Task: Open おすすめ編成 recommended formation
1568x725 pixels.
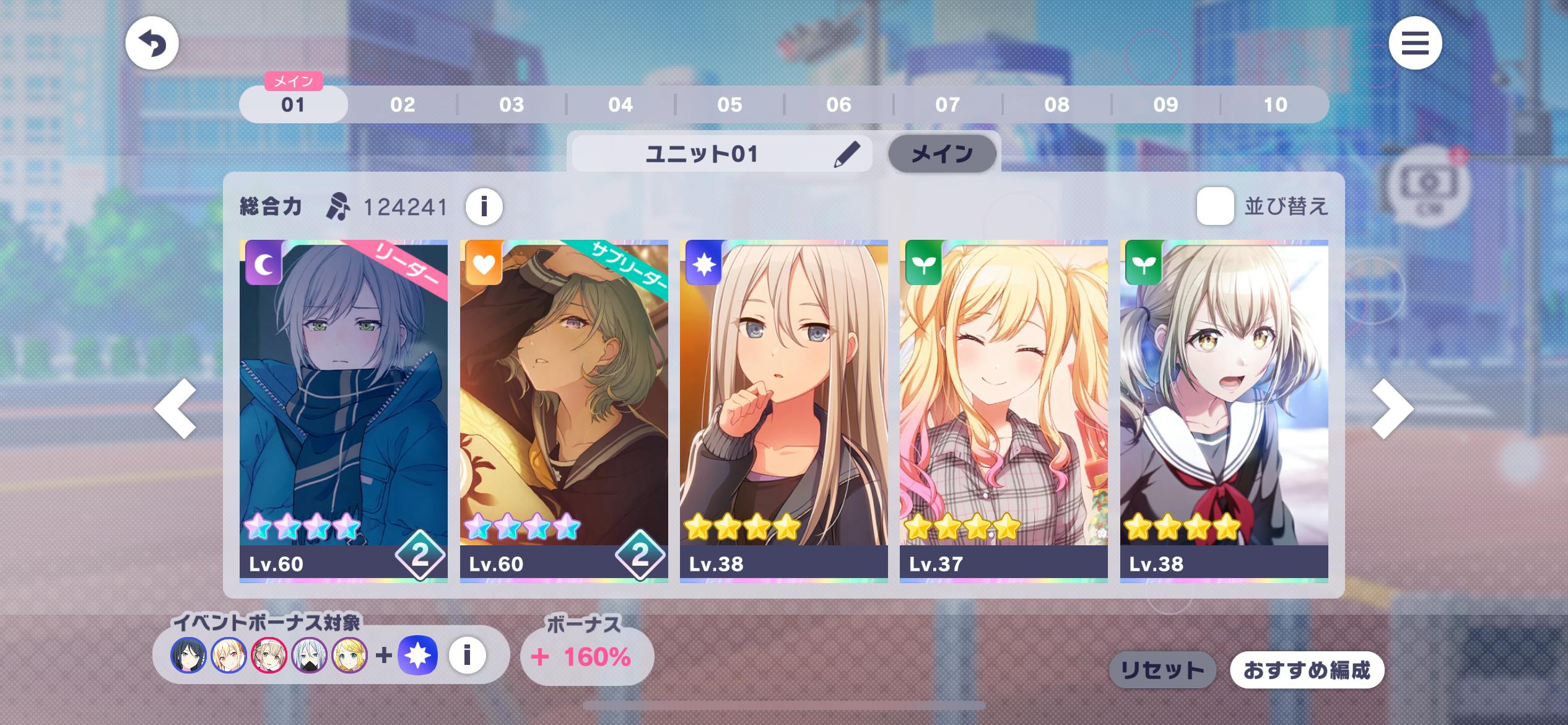Action: point(1307,670)
